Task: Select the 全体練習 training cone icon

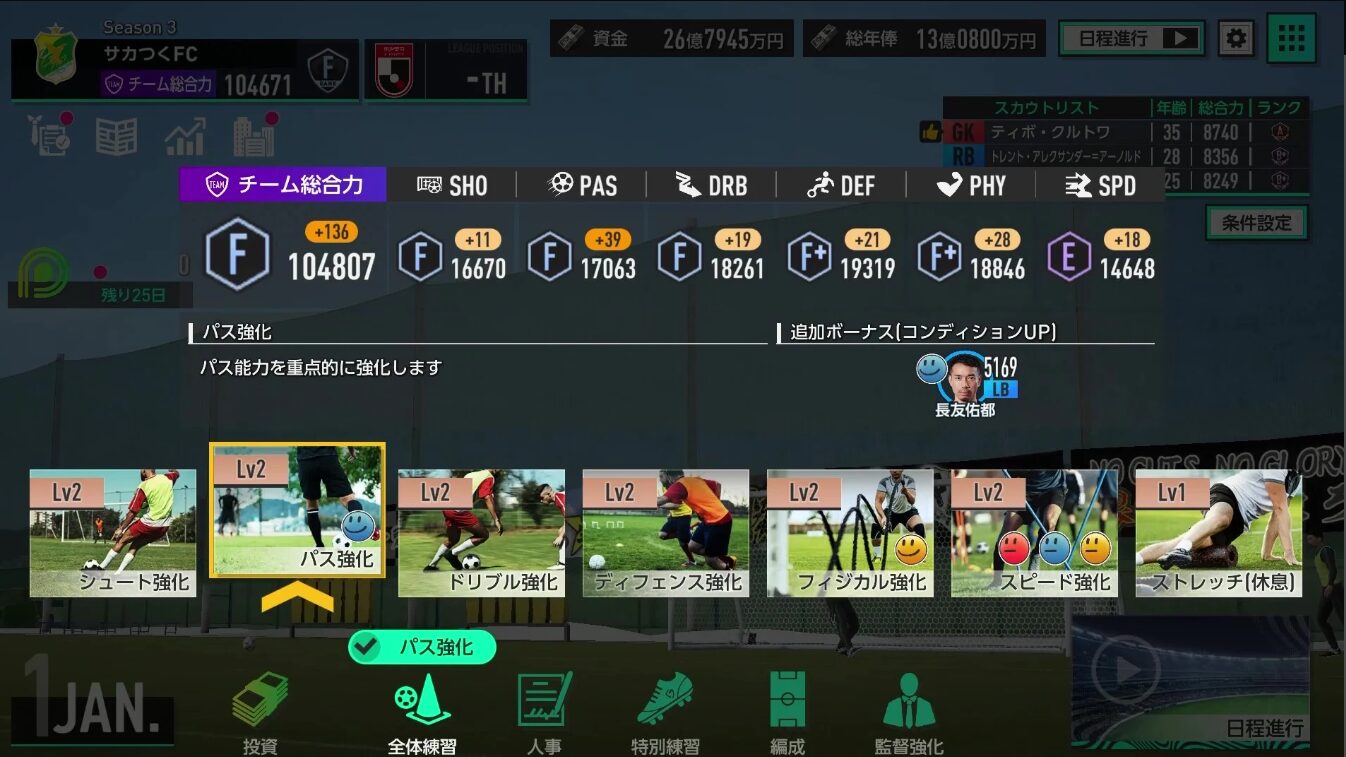Action: point(422,700)
